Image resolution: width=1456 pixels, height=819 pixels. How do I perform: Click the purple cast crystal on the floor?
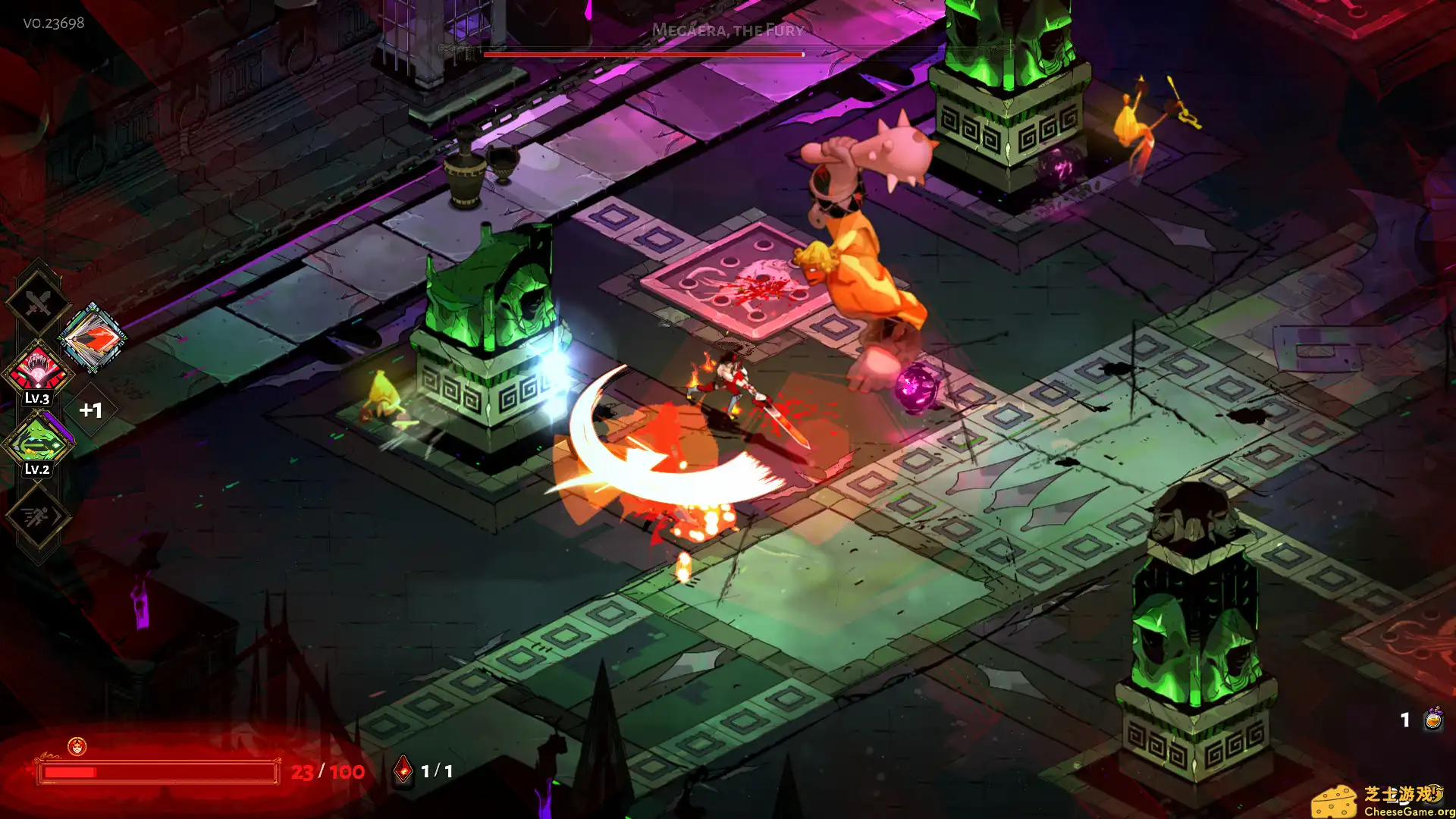915,386
